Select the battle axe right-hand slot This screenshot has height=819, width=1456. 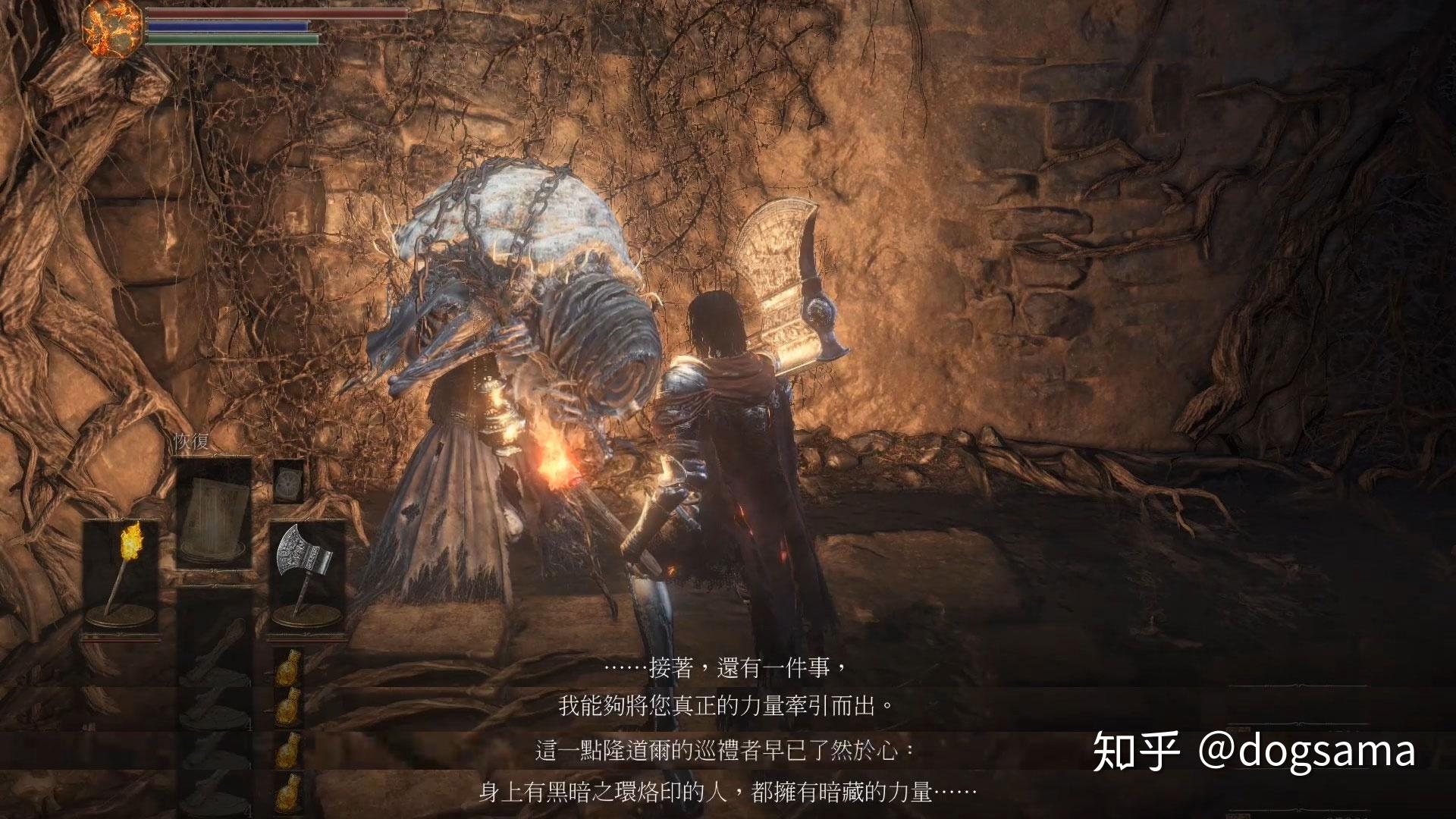click(x=306, y=574)
